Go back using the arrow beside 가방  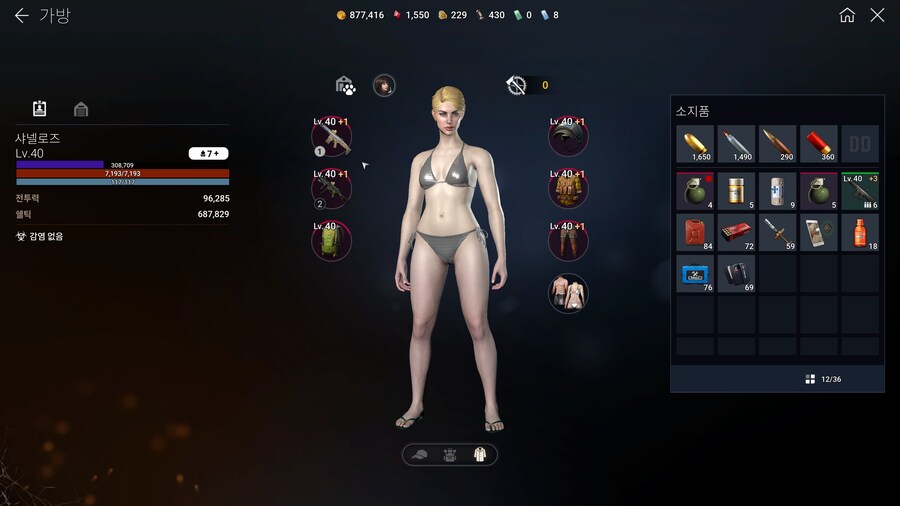[21, 16]
